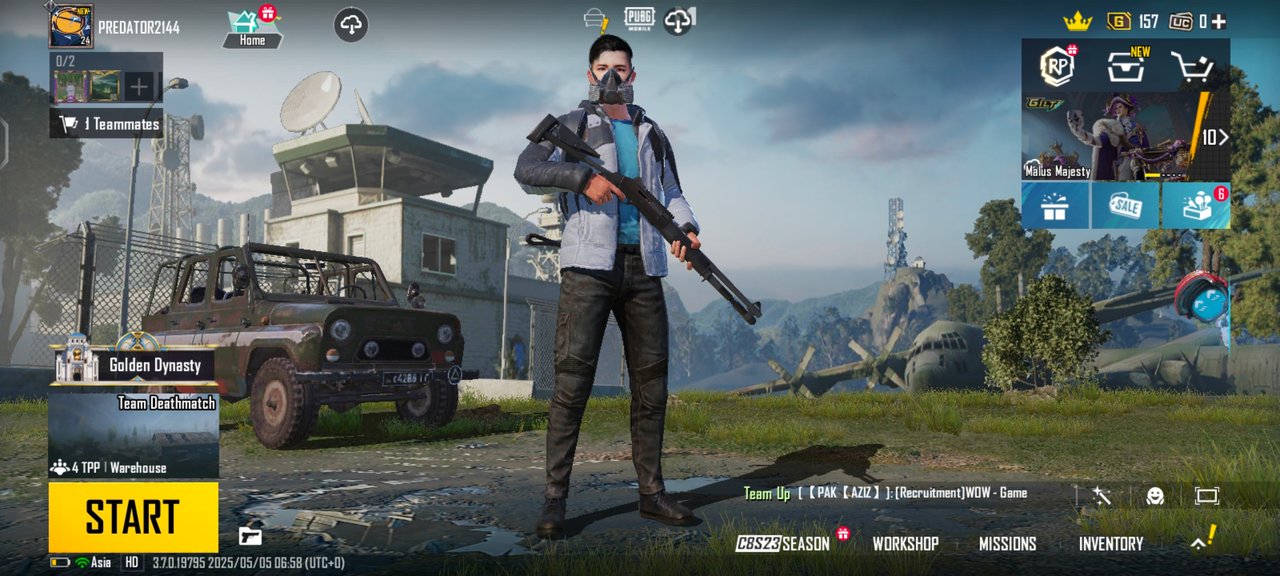Tap the yellow START button
Screen dimensions: 1280x576
coord(133,517)
